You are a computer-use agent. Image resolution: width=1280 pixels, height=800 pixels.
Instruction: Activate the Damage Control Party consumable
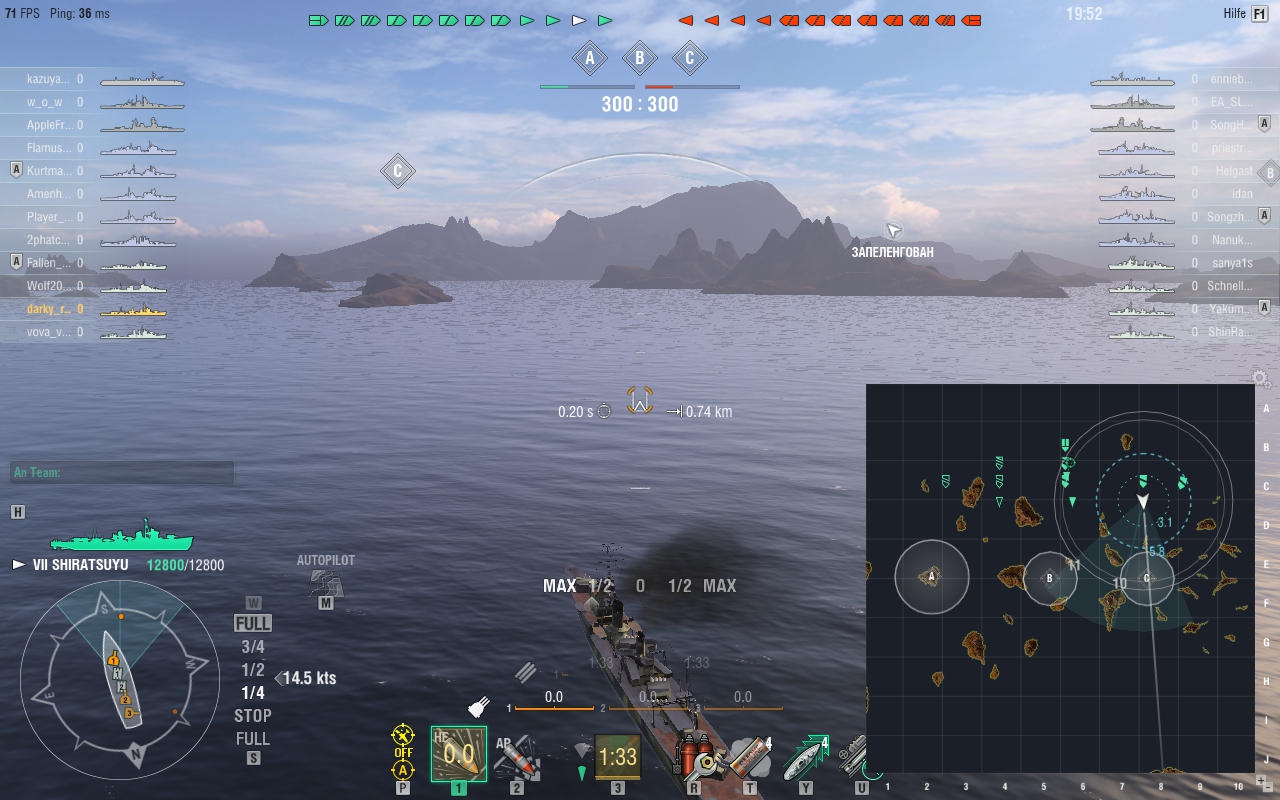pyautogui.click(x=696, y=757)
